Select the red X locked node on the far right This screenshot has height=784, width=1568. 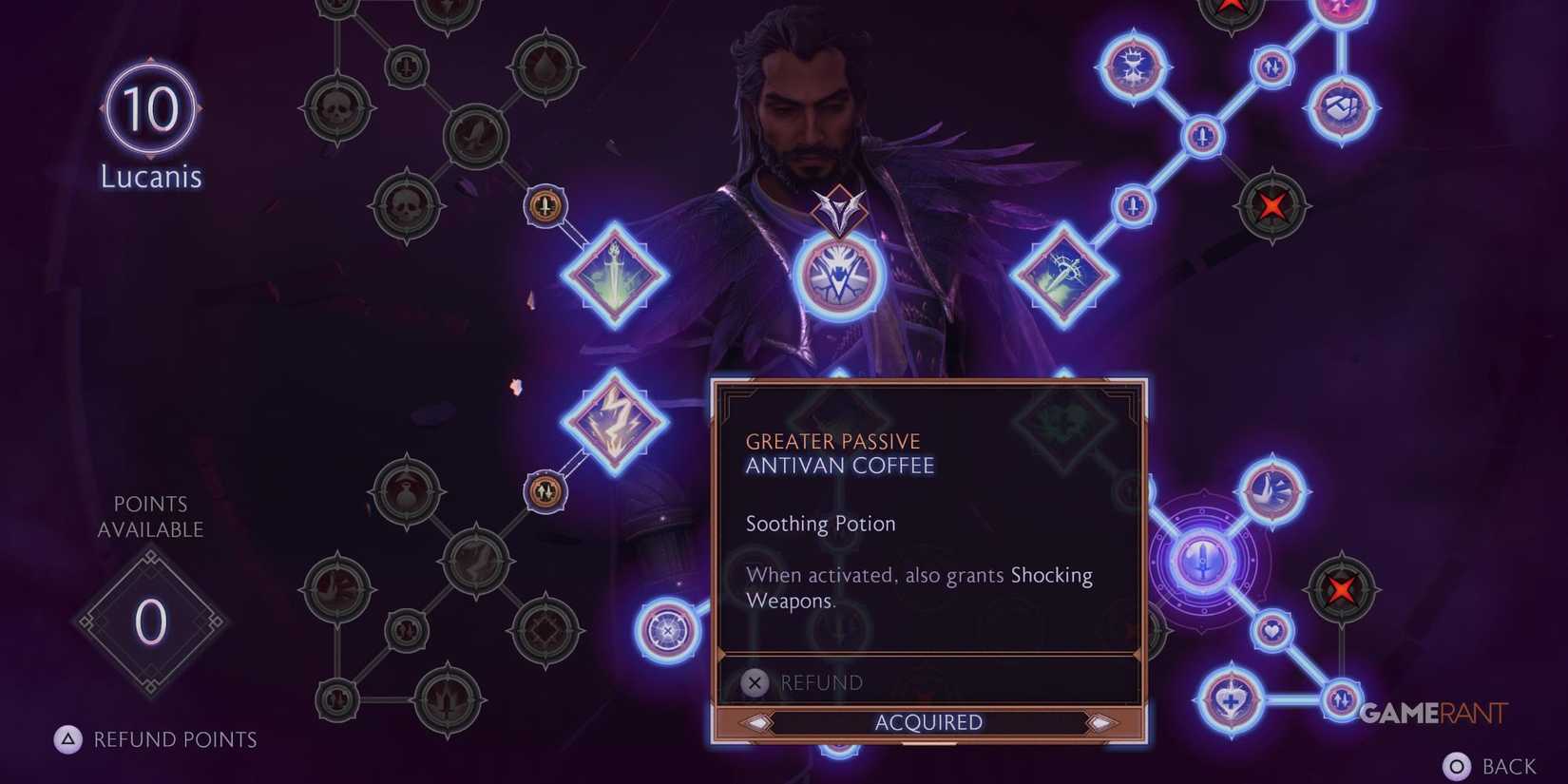tap(1341, 588)
